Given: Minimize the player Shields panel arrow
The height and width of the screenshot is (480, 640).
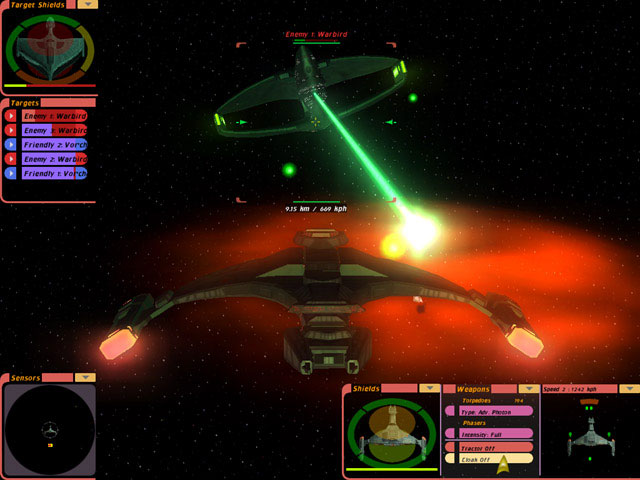Looking at the screenshot, I should 429,388.
